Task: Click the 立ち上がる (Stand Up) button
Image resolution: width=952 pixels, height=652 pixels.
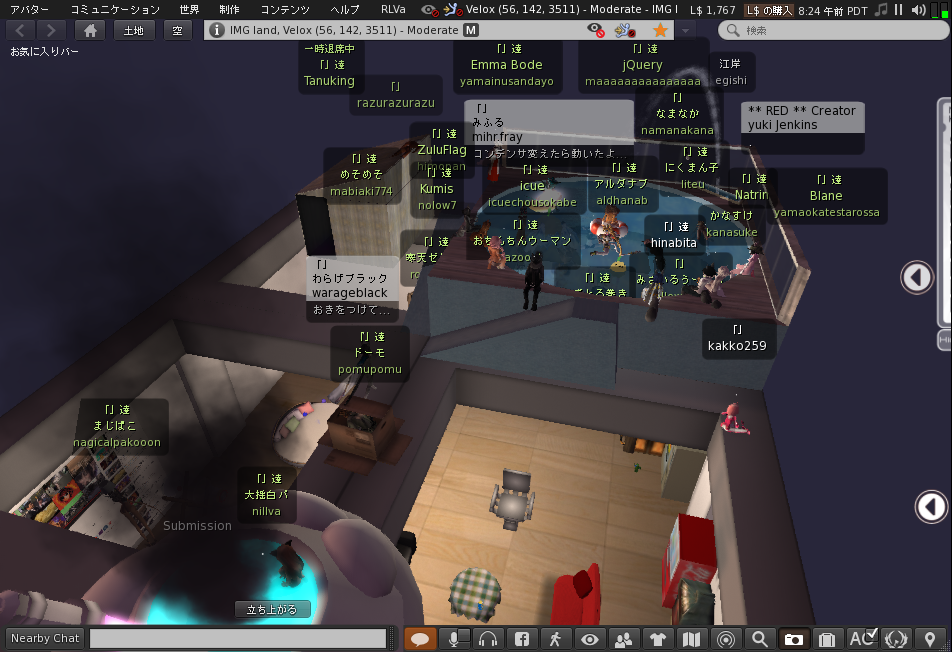Action: pyautogui.click(x=272, y=609)
